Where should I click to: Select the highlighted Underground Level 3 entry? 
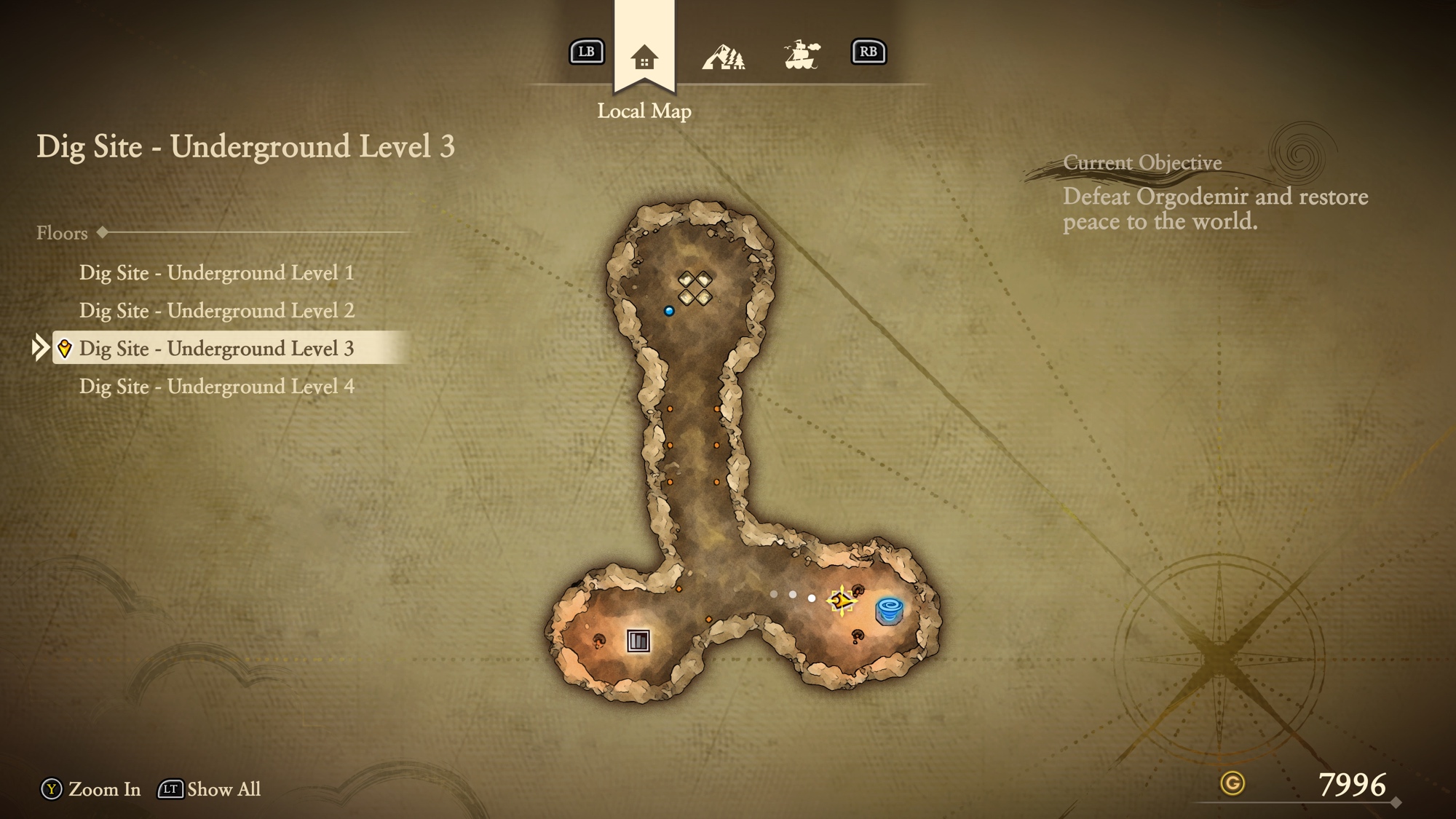[x=216, y=349]
